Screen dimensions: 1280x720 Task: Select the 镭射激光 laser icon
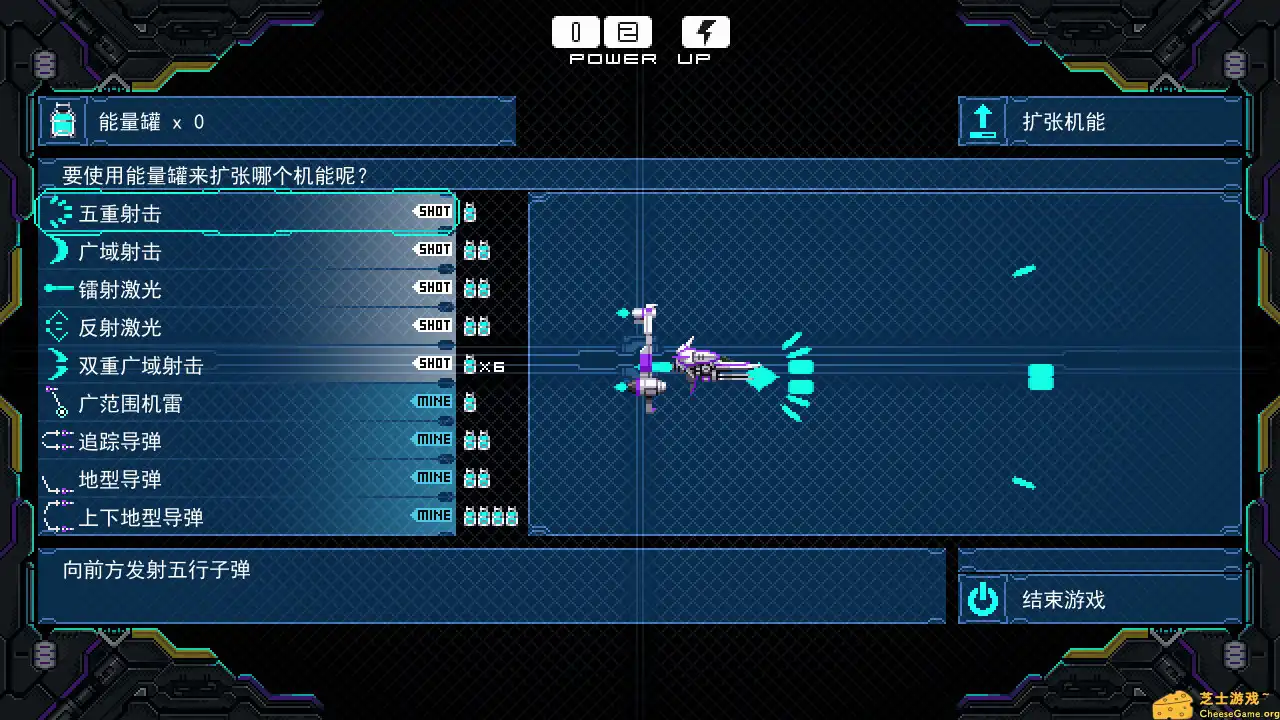point(57,289)
